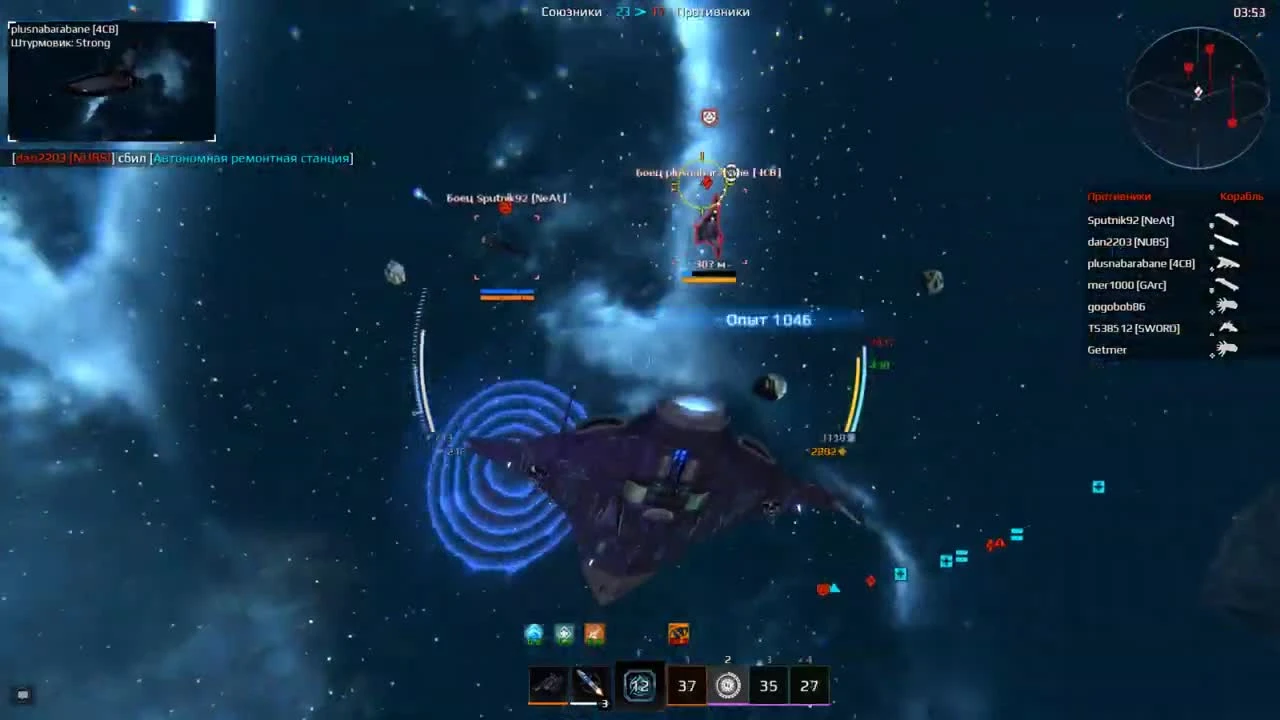Click the Корабль column header
The height and width of the screenshot is (720, 1280).
1241,196
